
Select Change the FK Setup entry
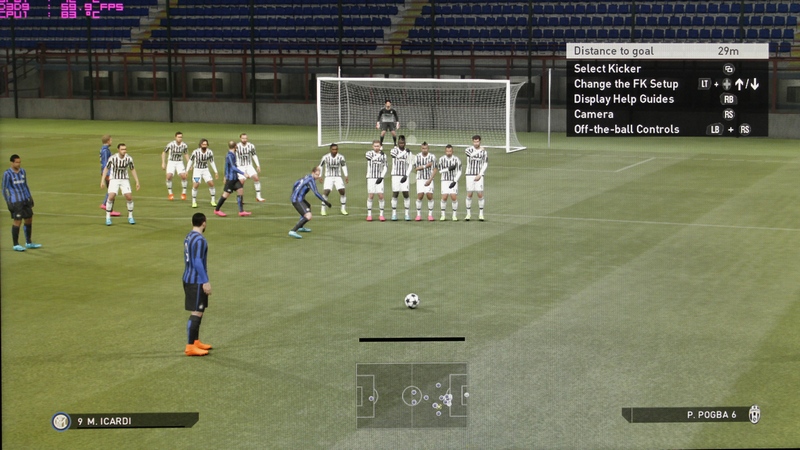(x=626, y=84)
